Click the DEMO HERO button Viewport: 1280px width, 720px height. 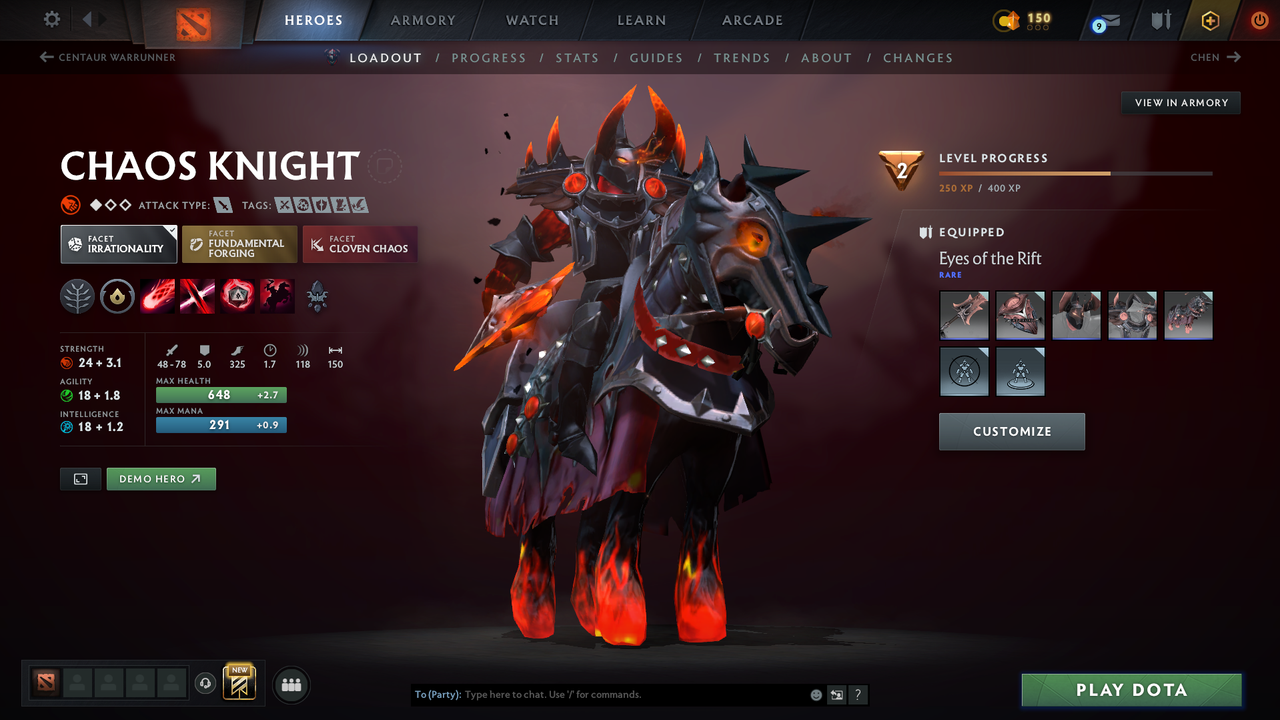pyautogui.click(x=161, y=478)
